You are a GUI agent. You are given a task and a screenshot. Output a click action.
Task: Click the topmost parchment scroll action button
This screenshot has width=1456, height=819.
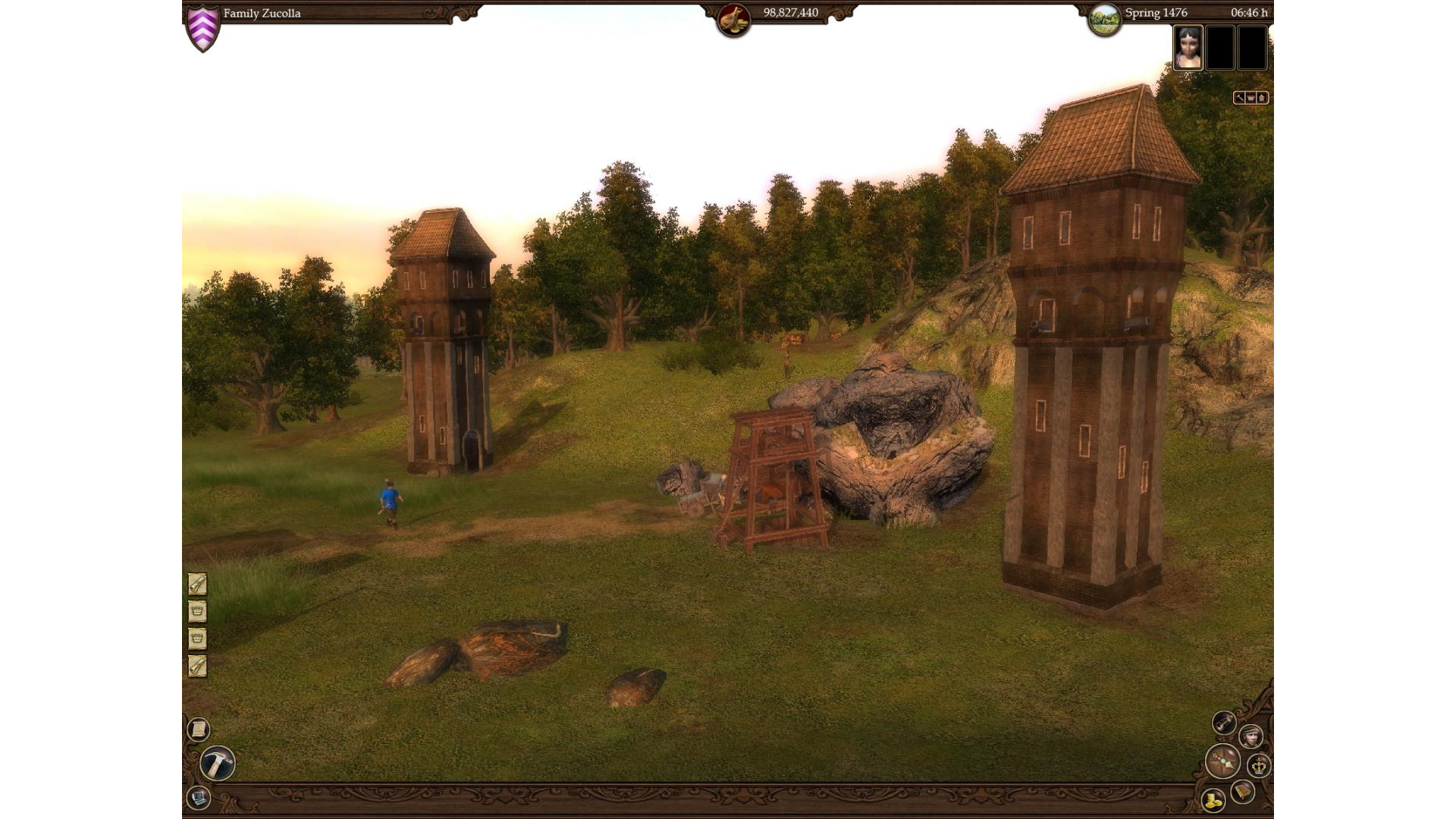click(x=197, y=585)
